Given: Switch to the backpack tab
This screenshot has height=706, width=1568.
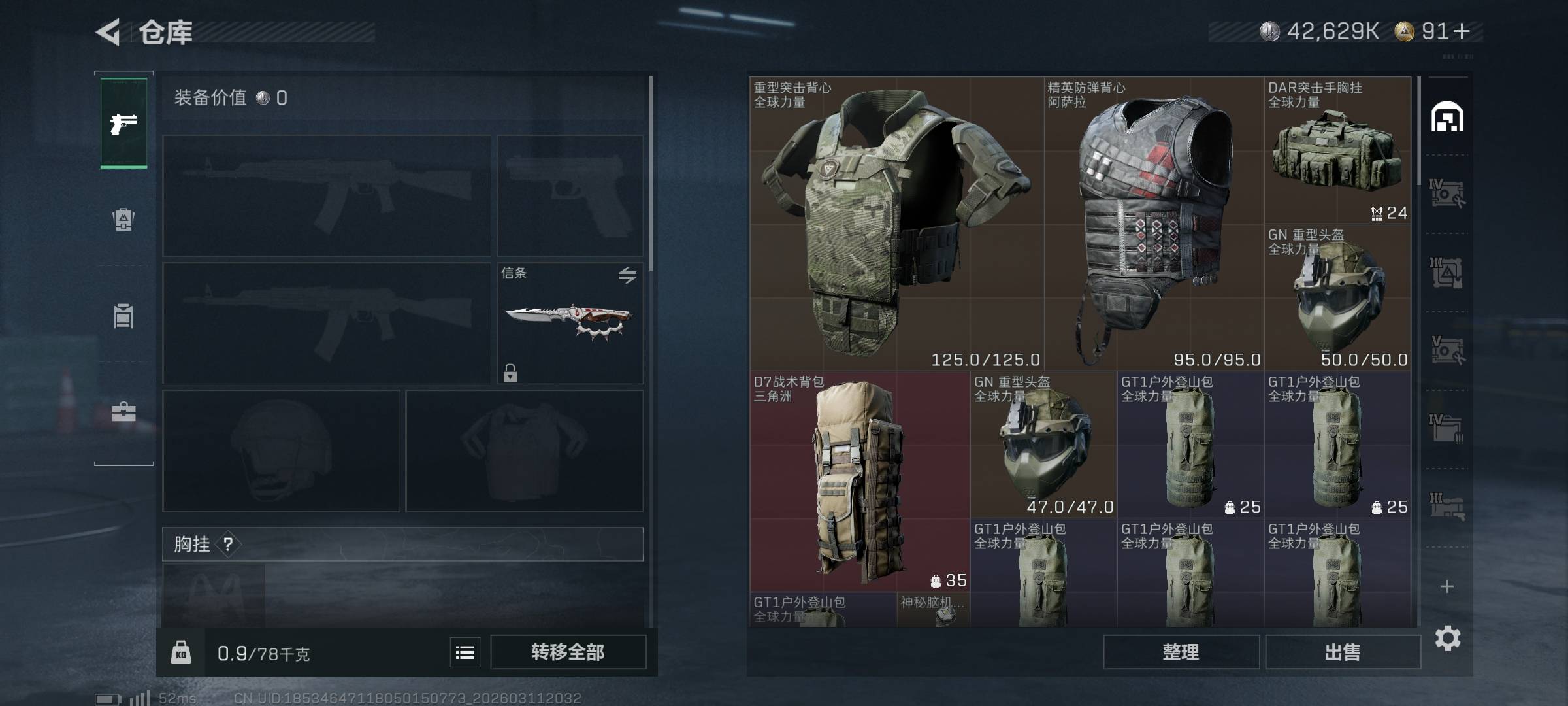Looking at the screenshot, I should [x=123, y=220].
